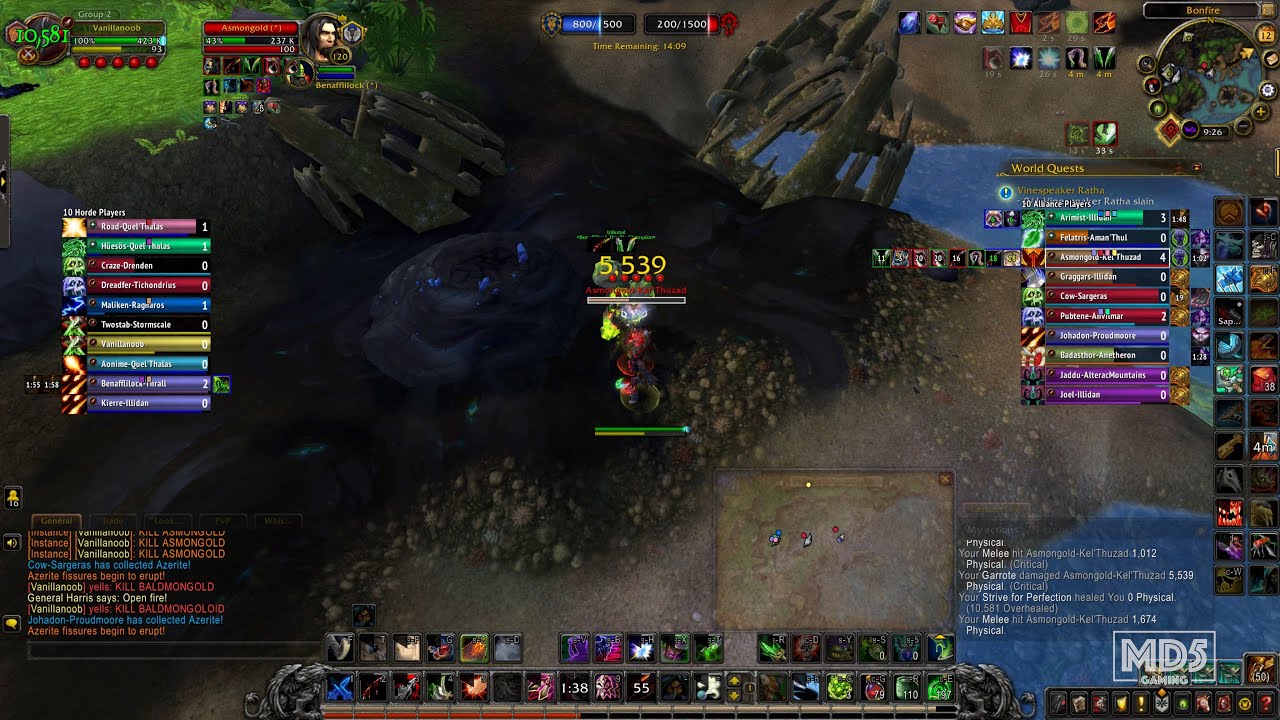Click the green ability icon stacked at 197
Screen dimensions: 1280x720
(938, 687)
